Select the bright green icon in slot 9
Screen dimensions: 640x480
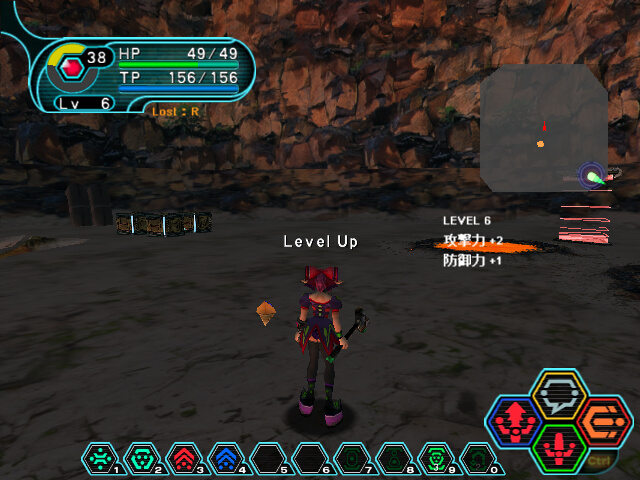435,457
